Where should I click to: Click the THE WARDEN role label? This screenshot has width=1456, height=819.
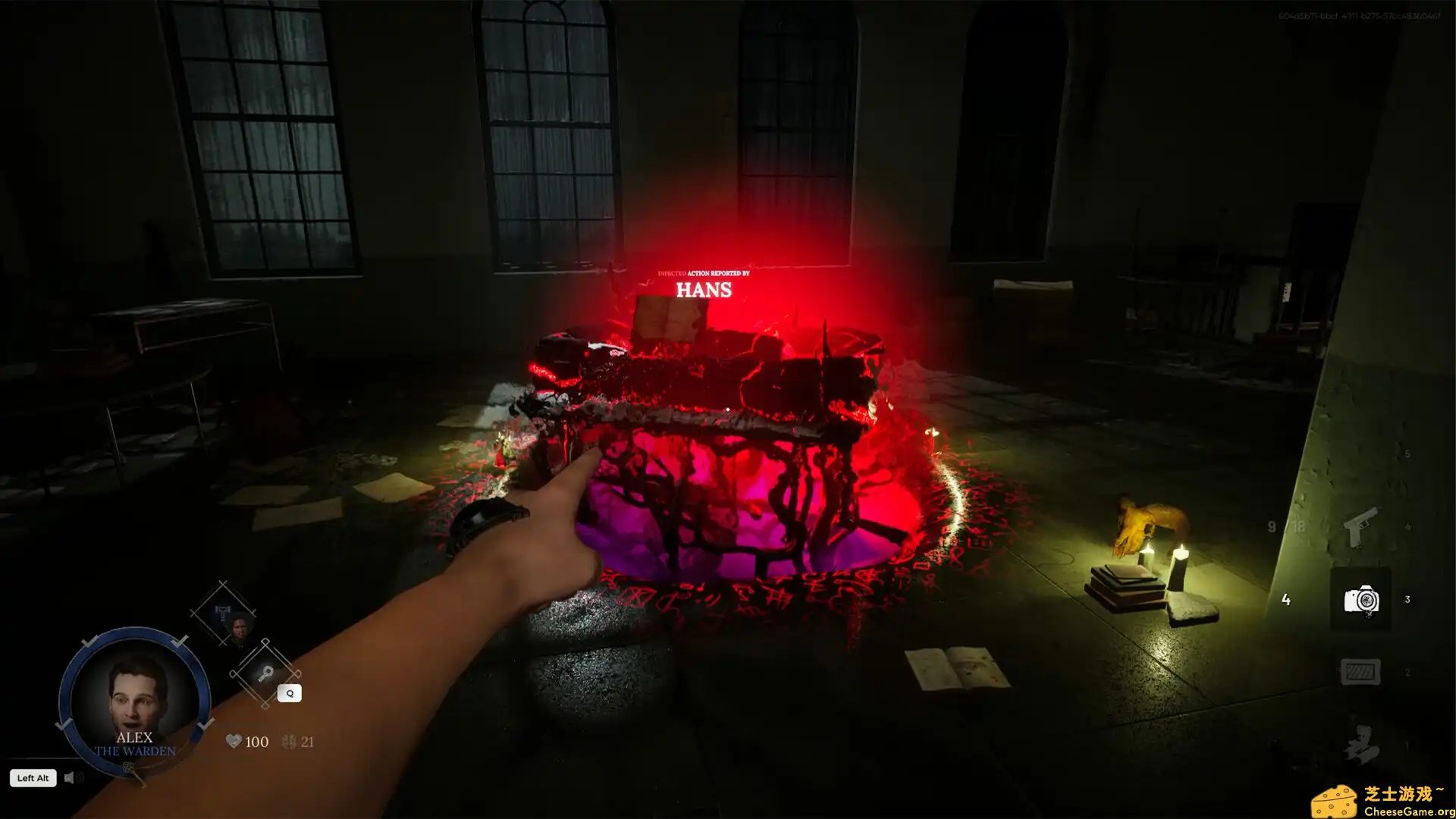pos(136,752)
